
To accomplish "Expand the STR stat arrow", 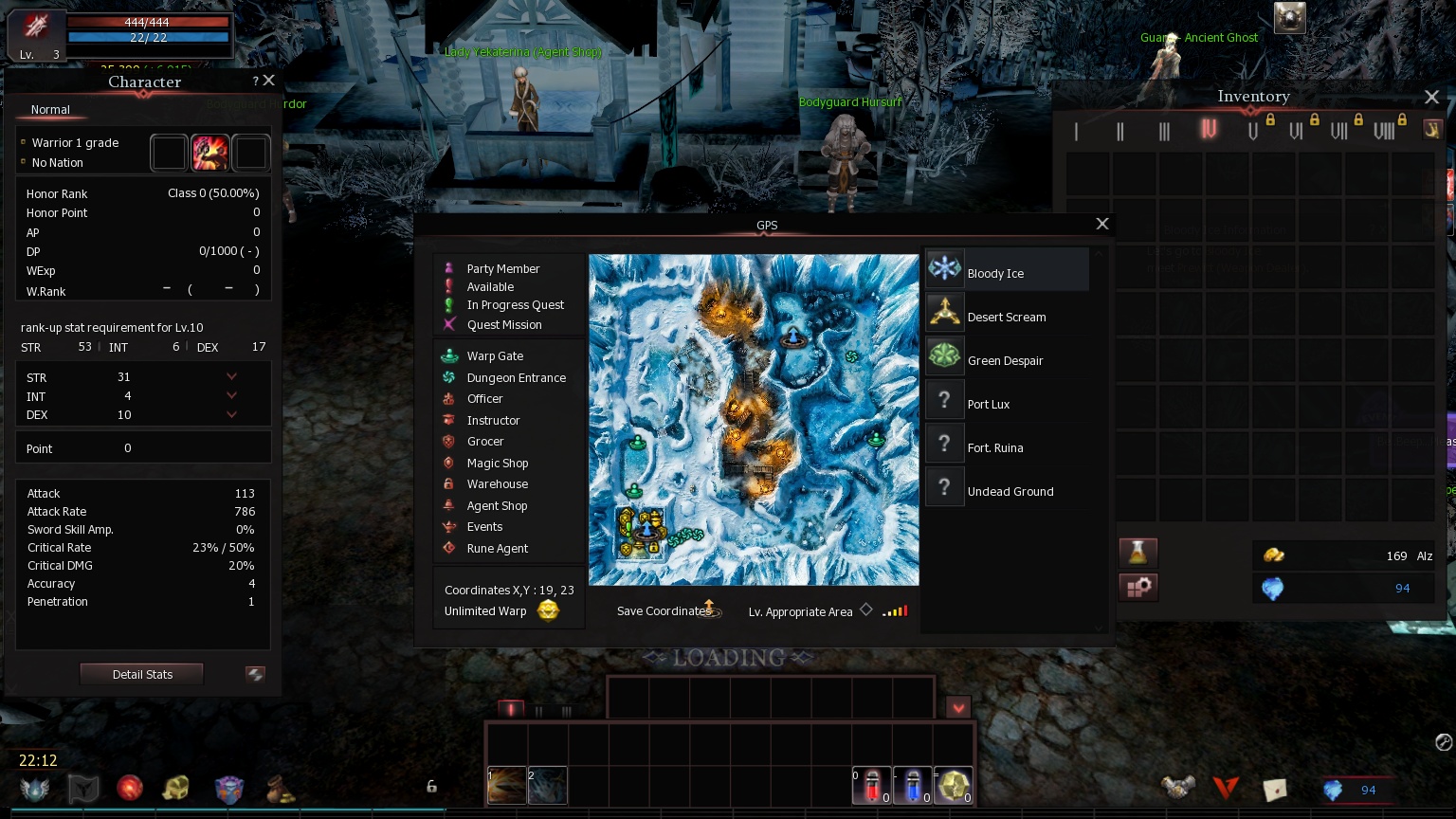I will 231,377.
